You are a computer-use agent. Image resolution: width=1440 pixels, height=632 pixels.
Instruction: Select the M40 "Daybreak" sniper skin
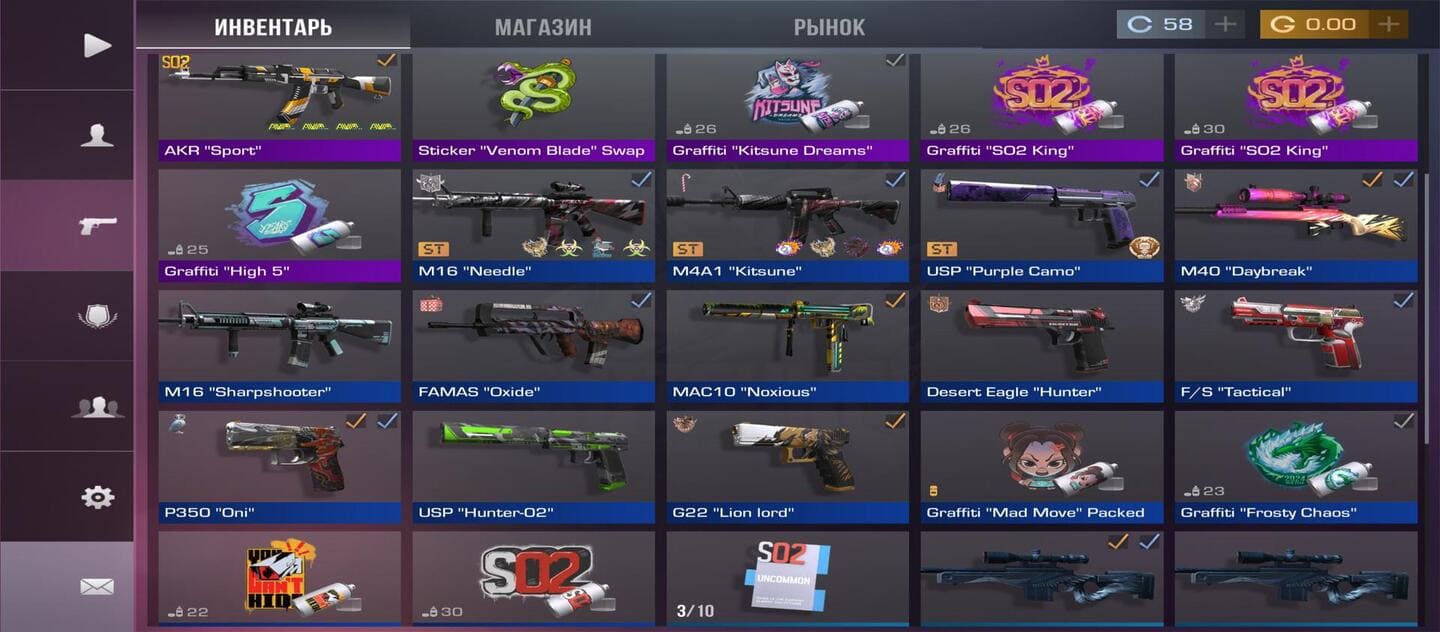point(1296,225)
